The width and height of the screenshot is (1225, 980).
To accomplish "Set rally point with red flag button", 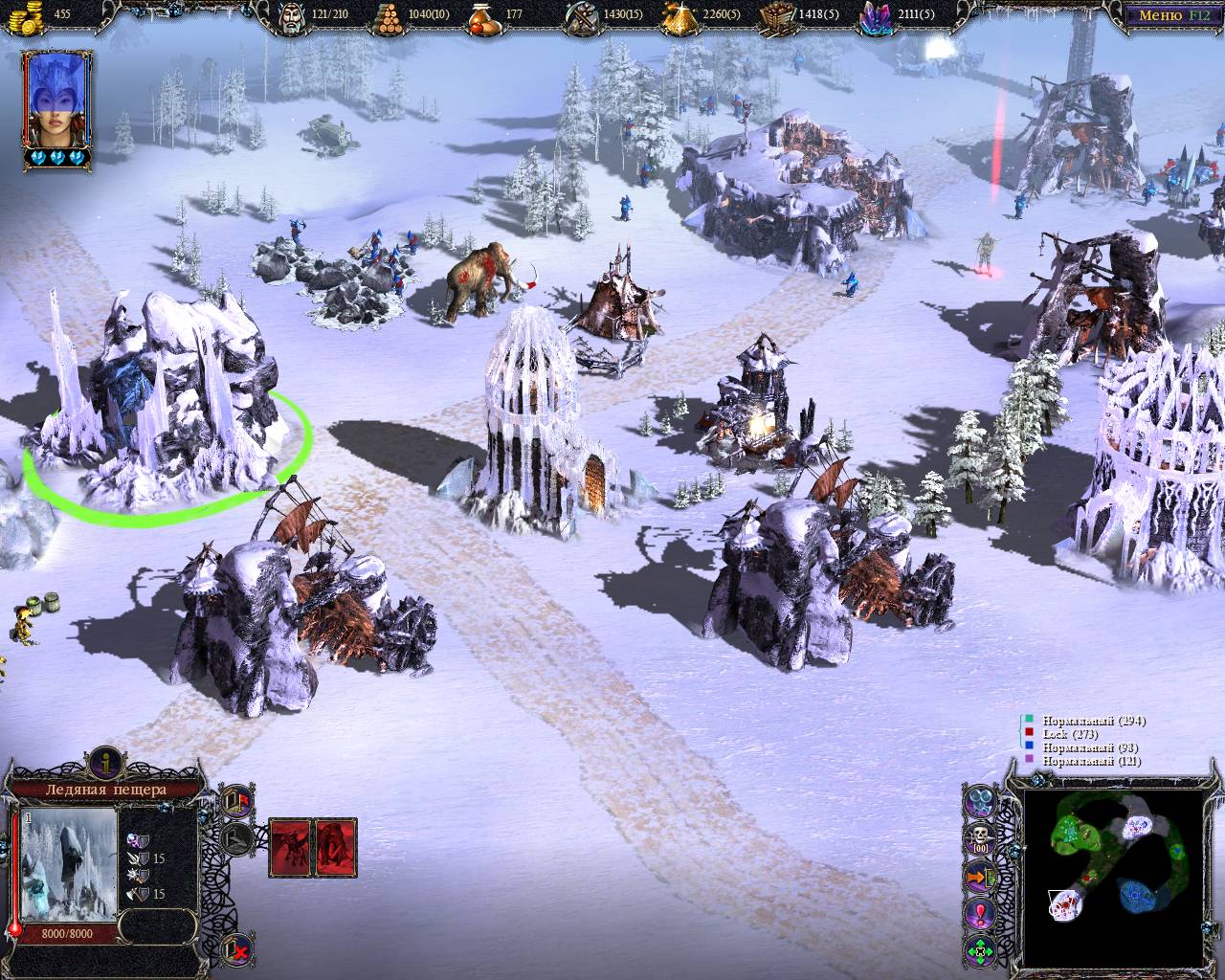I will (235, 800).
